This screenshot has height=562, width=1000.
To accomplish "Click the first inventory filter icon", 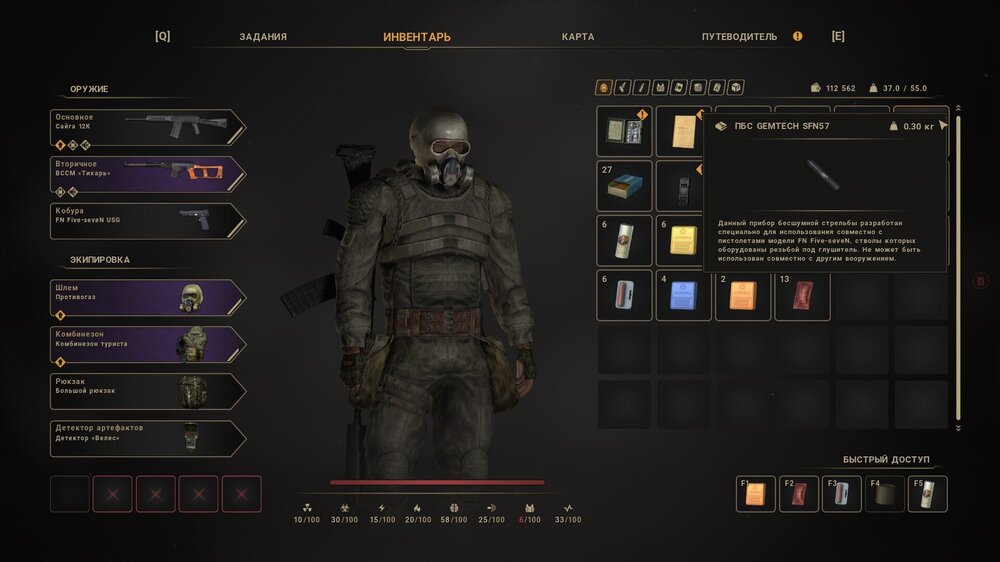I will click(x=603, y=87).
